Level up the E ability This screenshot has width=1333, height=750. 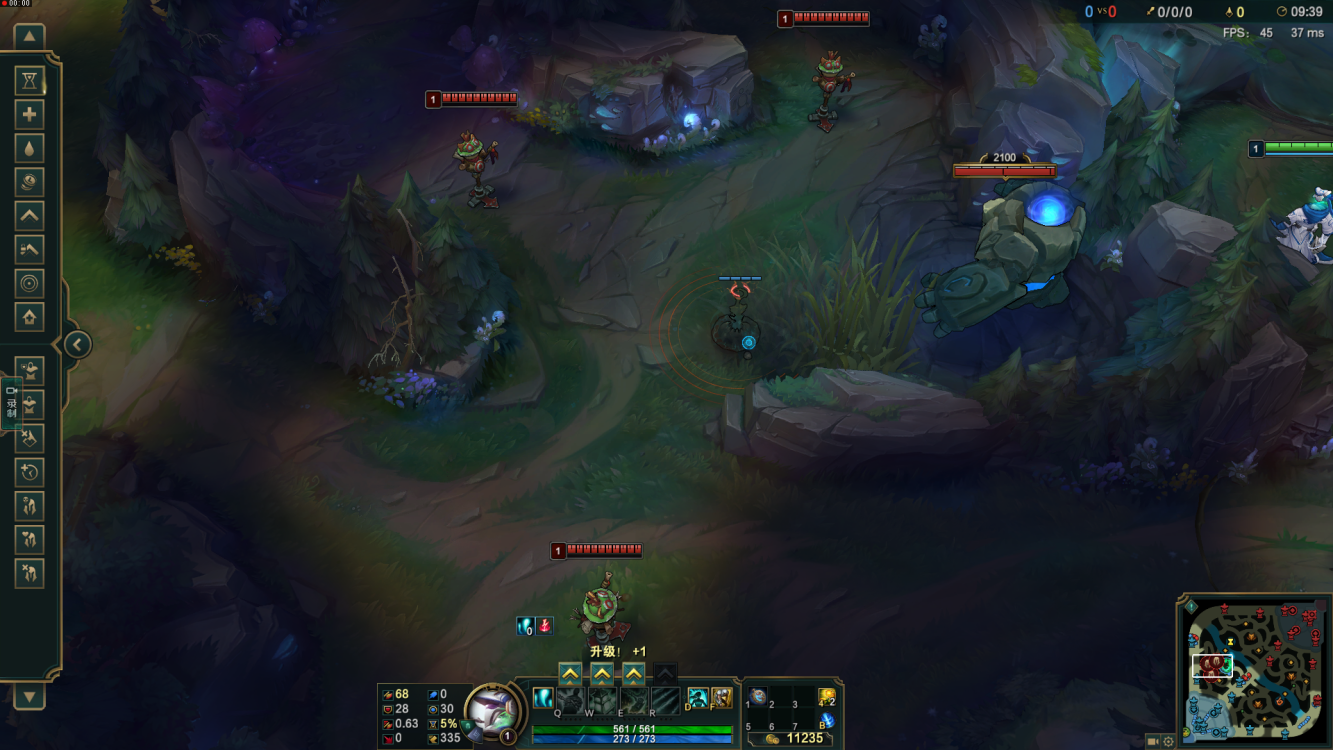coord(634,673)
